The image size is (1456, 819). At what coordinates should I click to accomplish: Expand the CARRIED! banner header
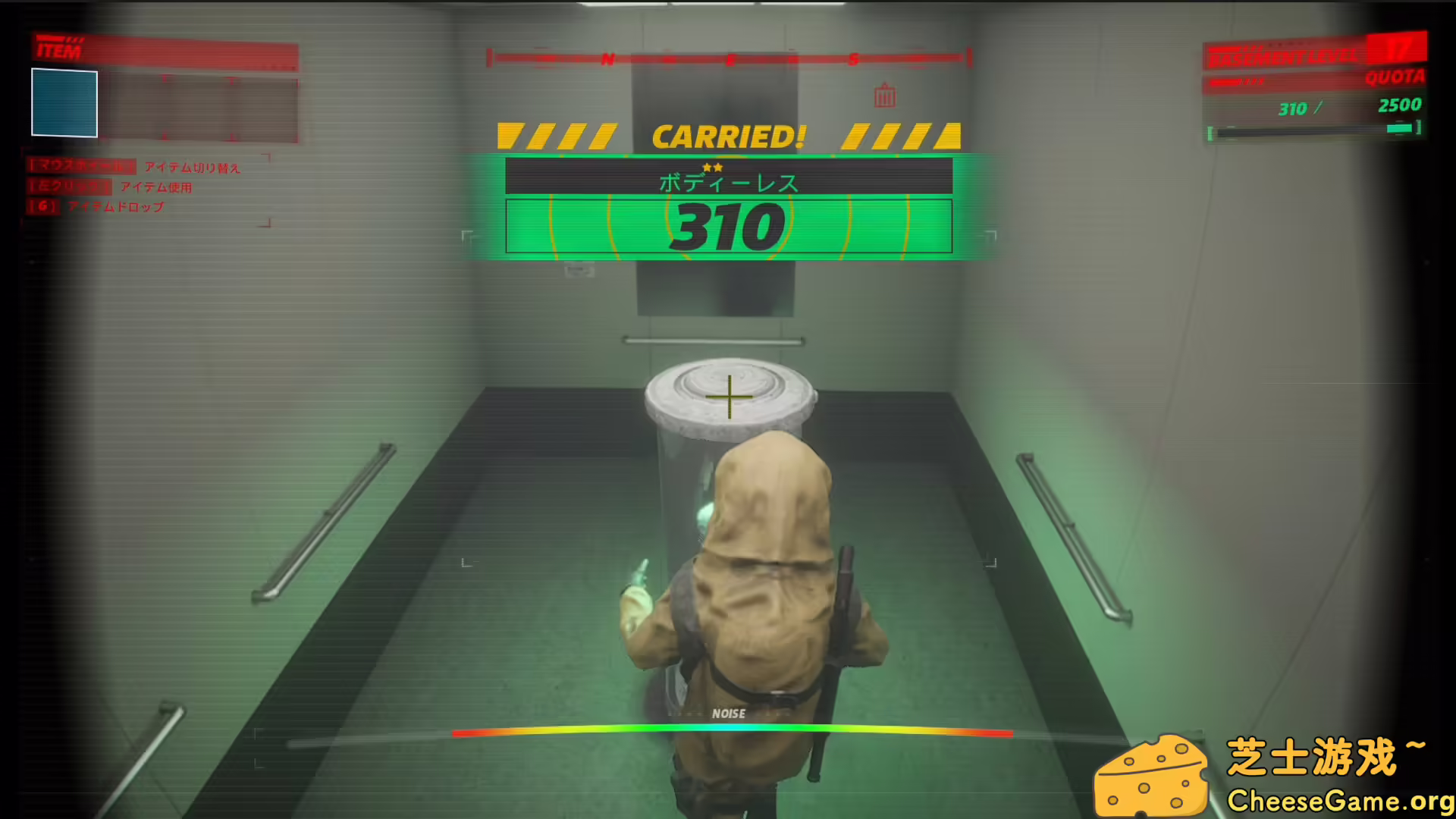(x=728, y=134)
